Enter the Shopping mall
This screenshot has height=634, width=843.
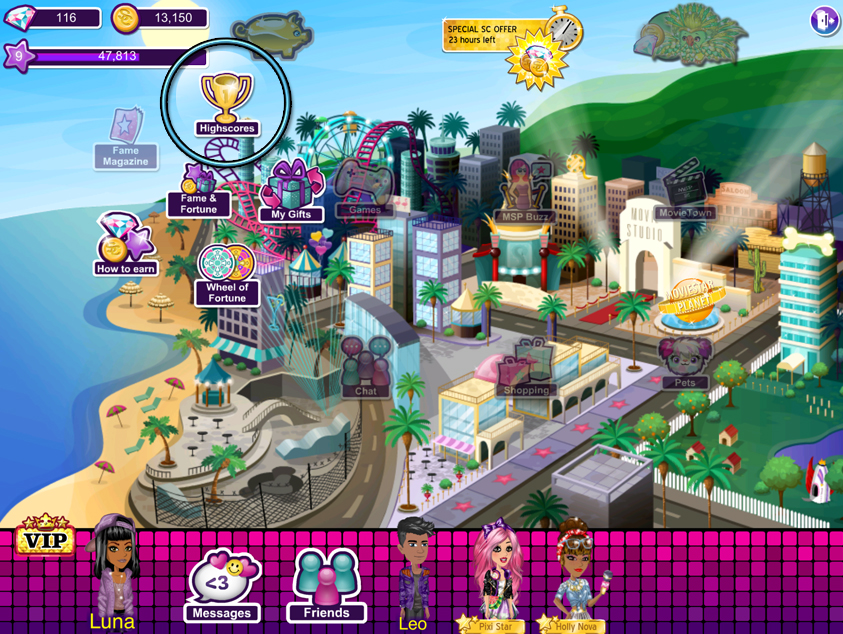[526, 367]
